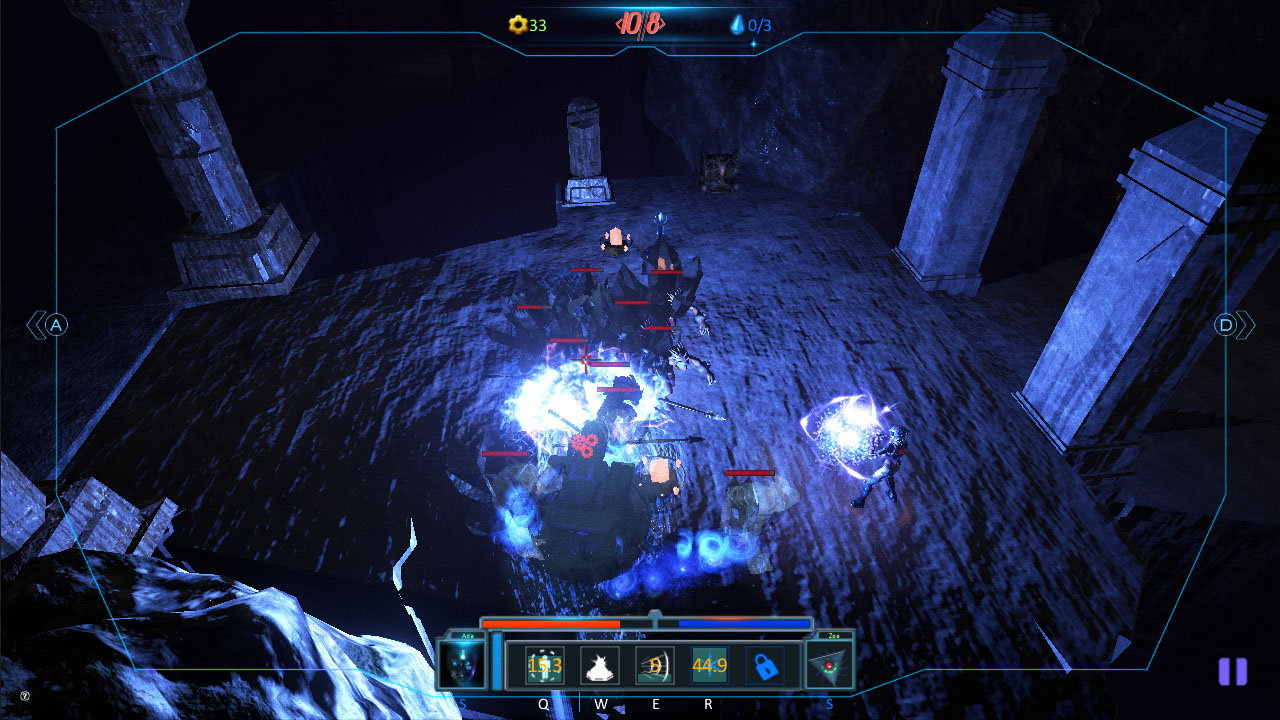Trigger the E wave-blast ability
1280x720 pixels.
point(653,665)
